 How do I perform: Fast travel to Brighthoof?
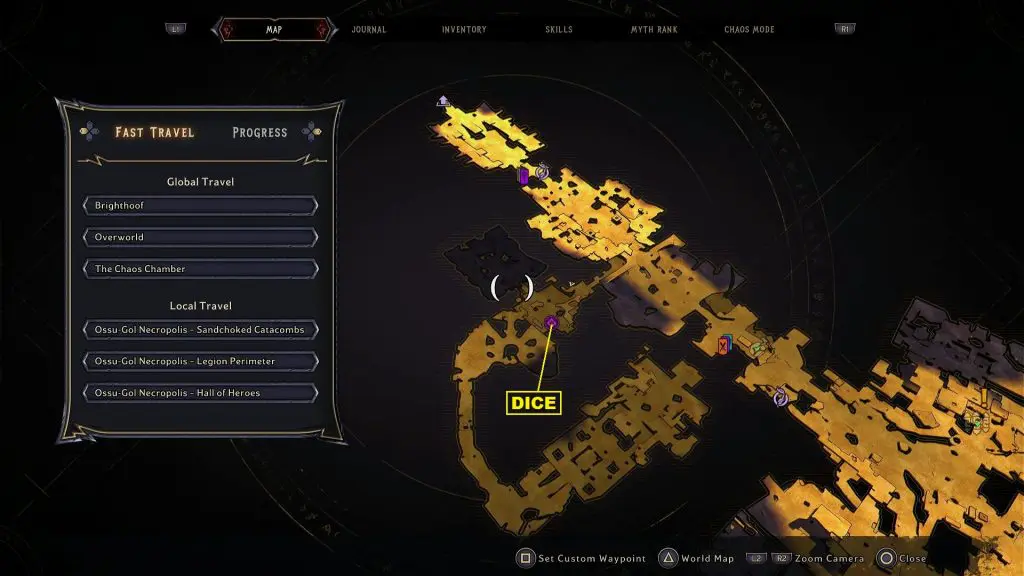(x=200, y=206)
